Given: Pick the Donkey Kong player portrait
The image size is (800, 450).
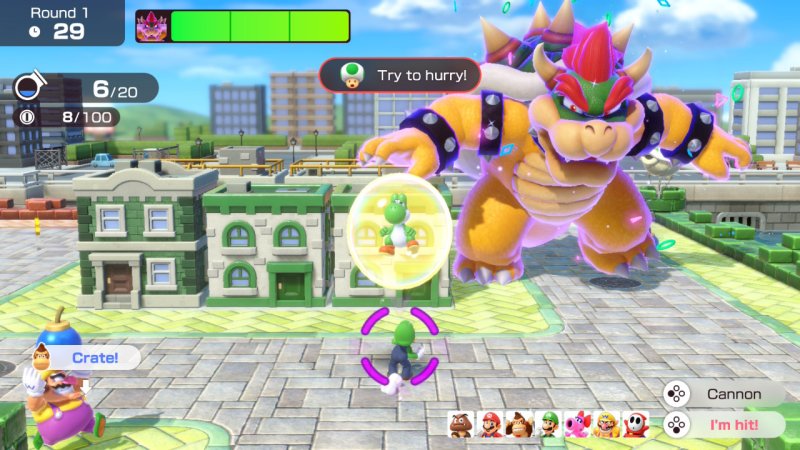Looking at the screenshot, I should 519,424.
